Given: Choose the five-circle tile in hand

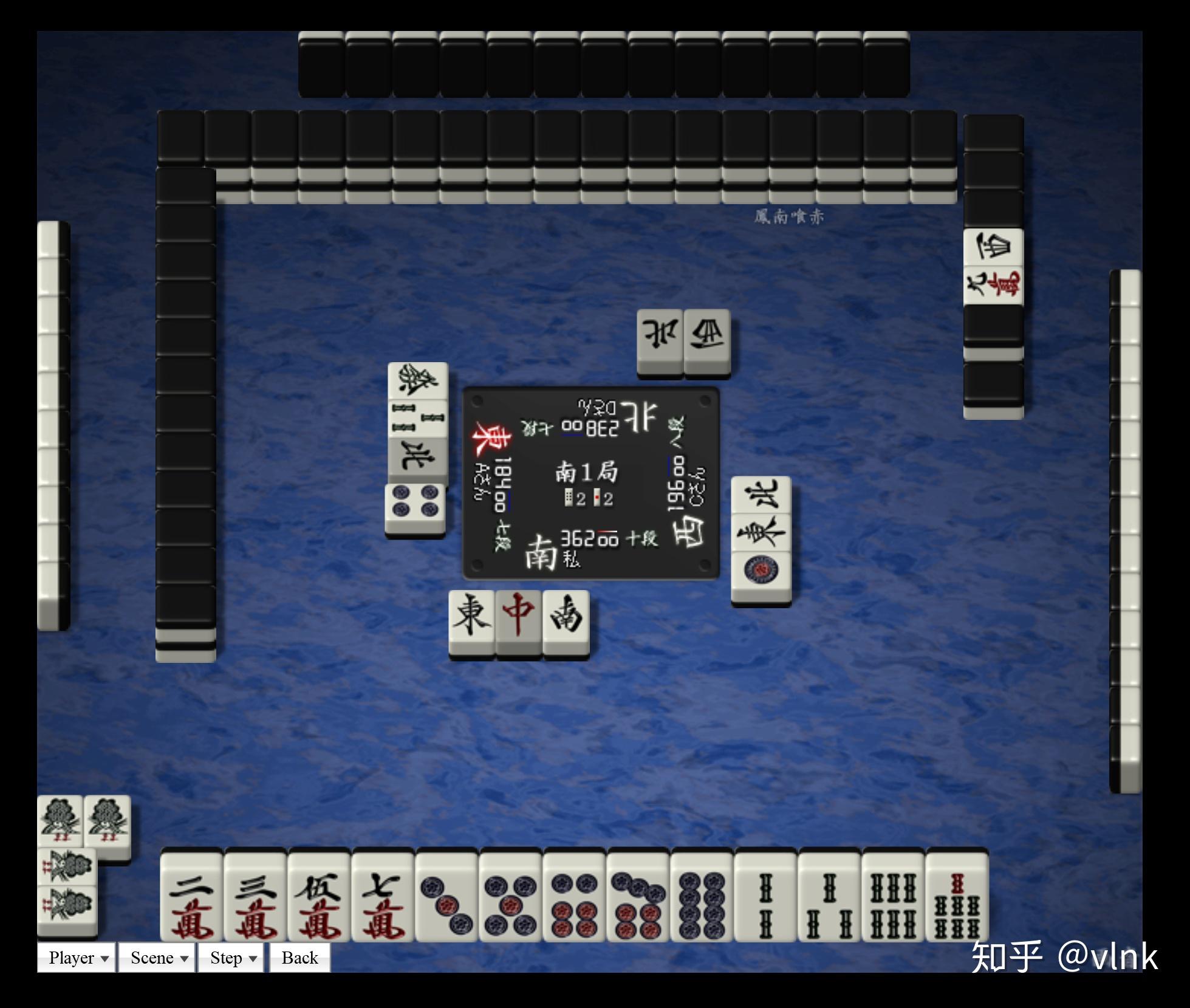Looking at the screenshot, I should point(510,897).
